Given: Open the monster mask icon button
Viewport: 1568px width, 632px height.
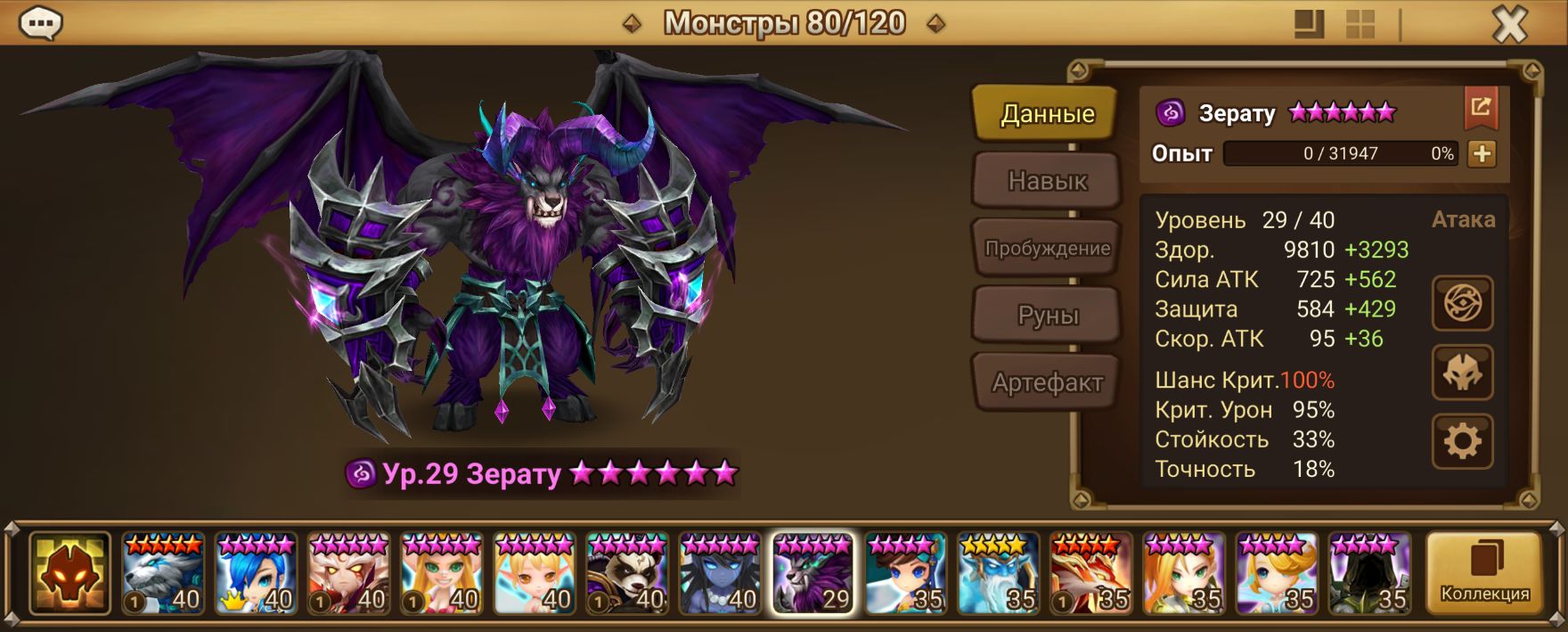Looking at the screenshot, I should tap(1462, 373).
